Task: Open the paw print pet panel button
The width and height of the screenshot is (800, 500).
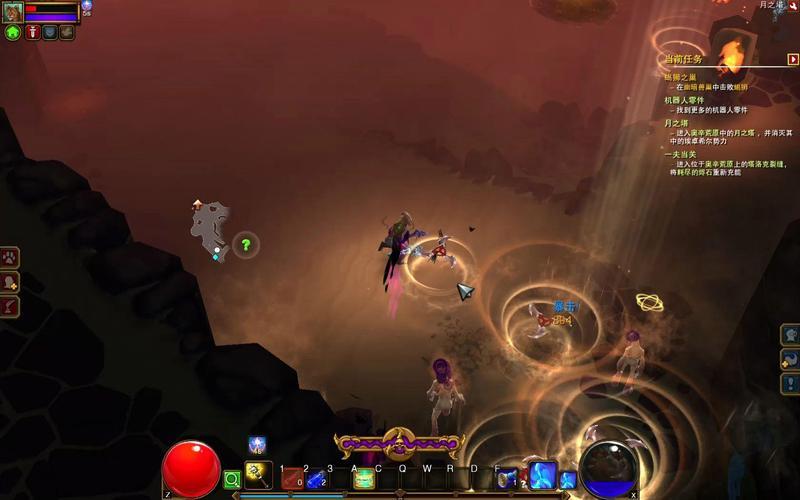Action: 9,258
